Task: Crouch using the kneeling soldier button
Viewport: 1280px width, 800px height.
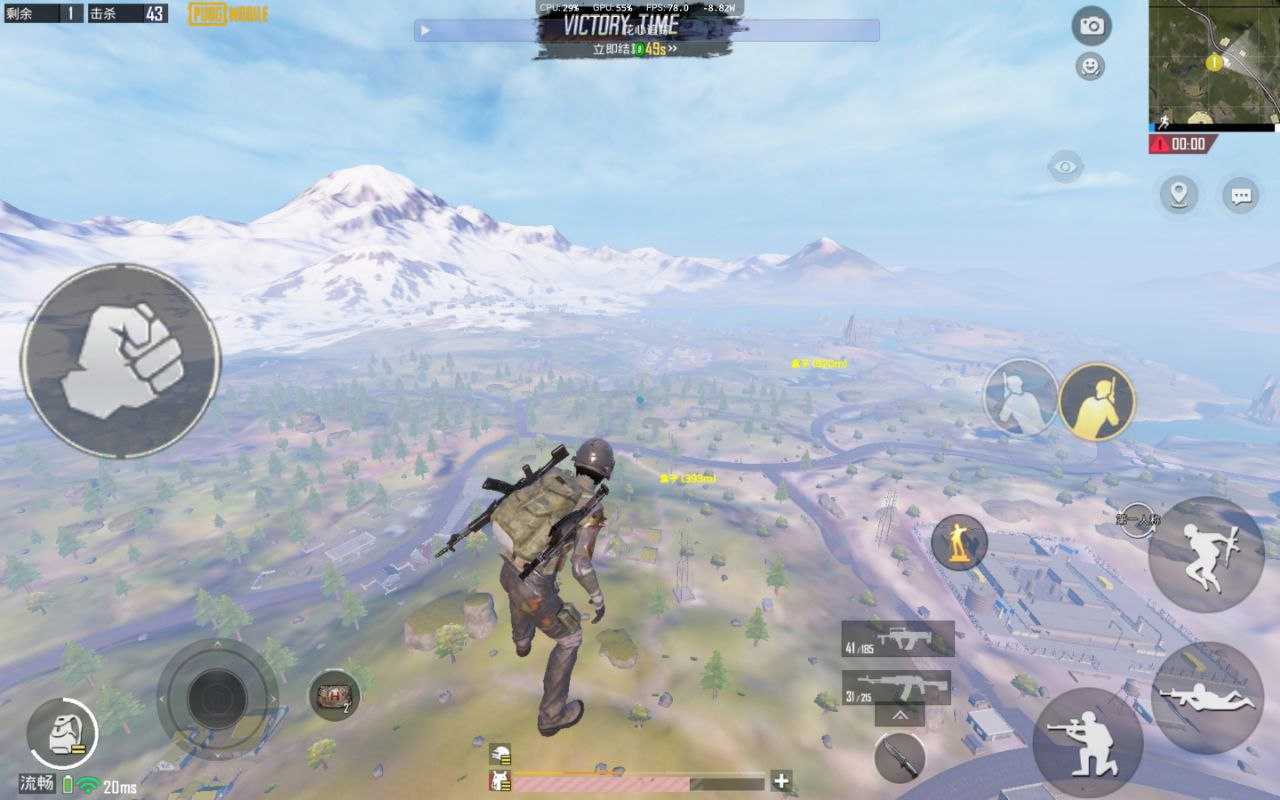Action: (1087, 742)
